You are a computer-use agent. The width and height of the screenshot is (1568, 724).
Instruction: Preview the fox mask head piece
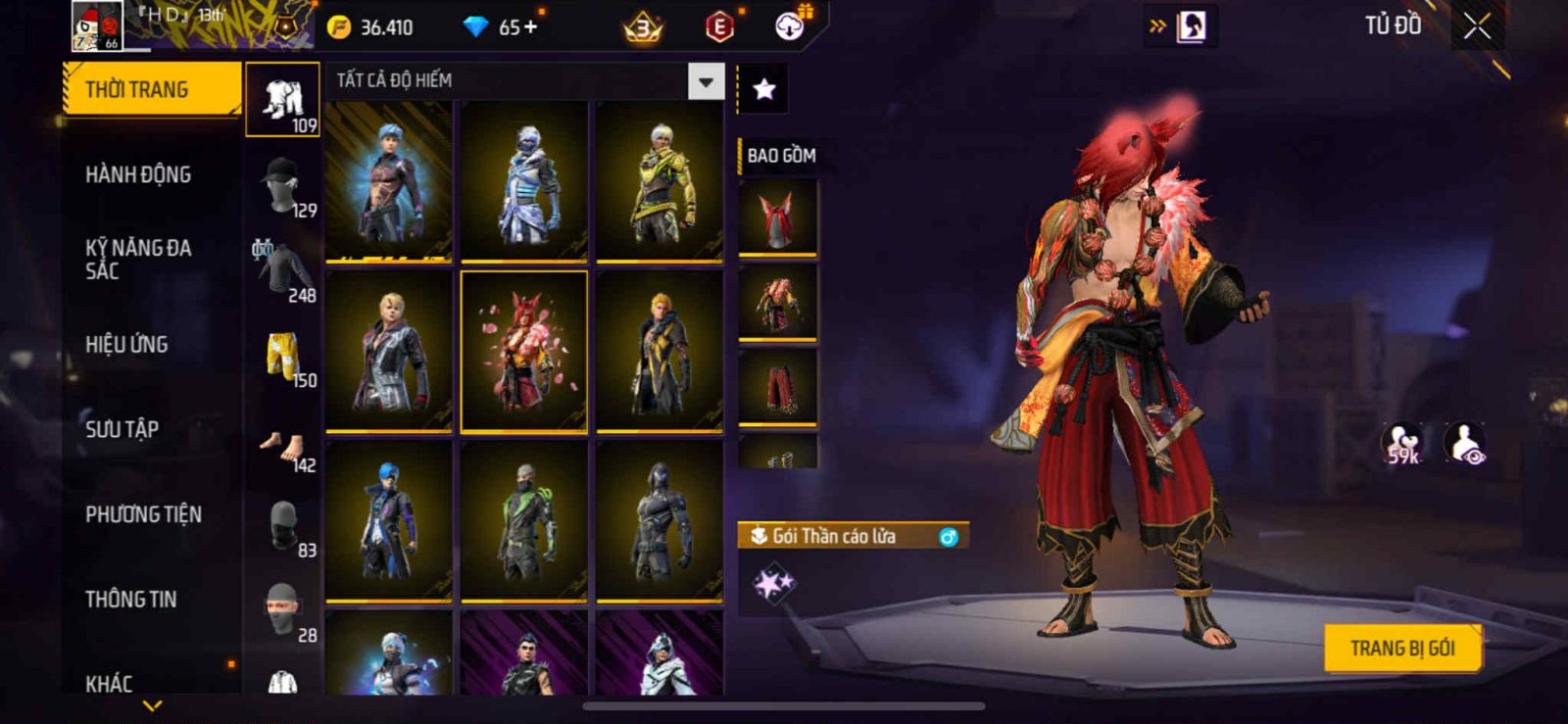coord(777,217)
